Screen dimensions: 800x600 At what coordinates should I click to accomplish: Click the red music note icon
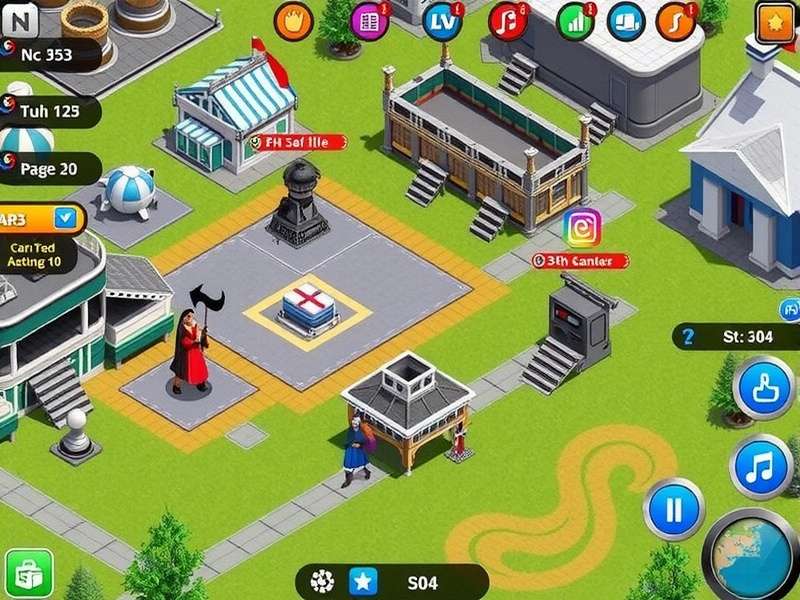tap(508, 21)
